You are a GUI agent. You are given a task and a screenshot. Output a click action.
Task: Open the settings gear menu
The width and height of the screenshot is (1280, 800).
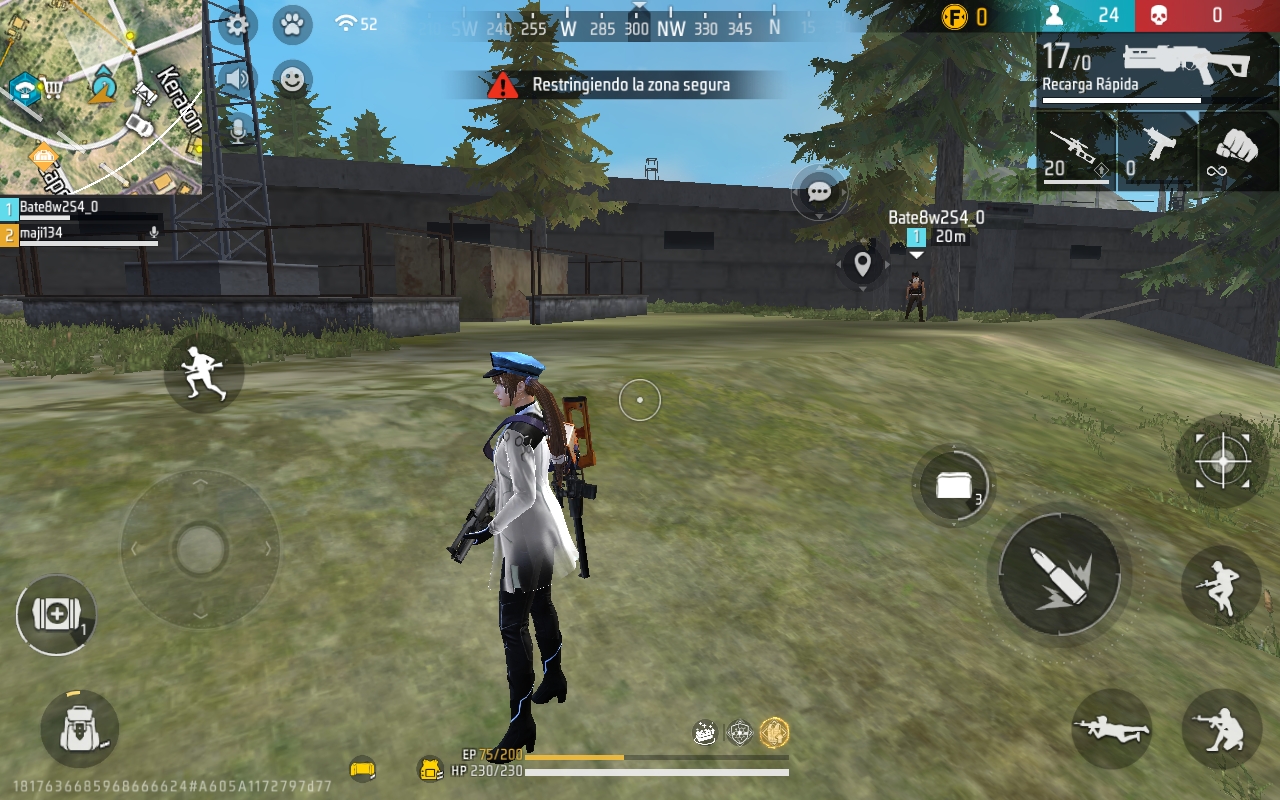(x=237, y=24)
